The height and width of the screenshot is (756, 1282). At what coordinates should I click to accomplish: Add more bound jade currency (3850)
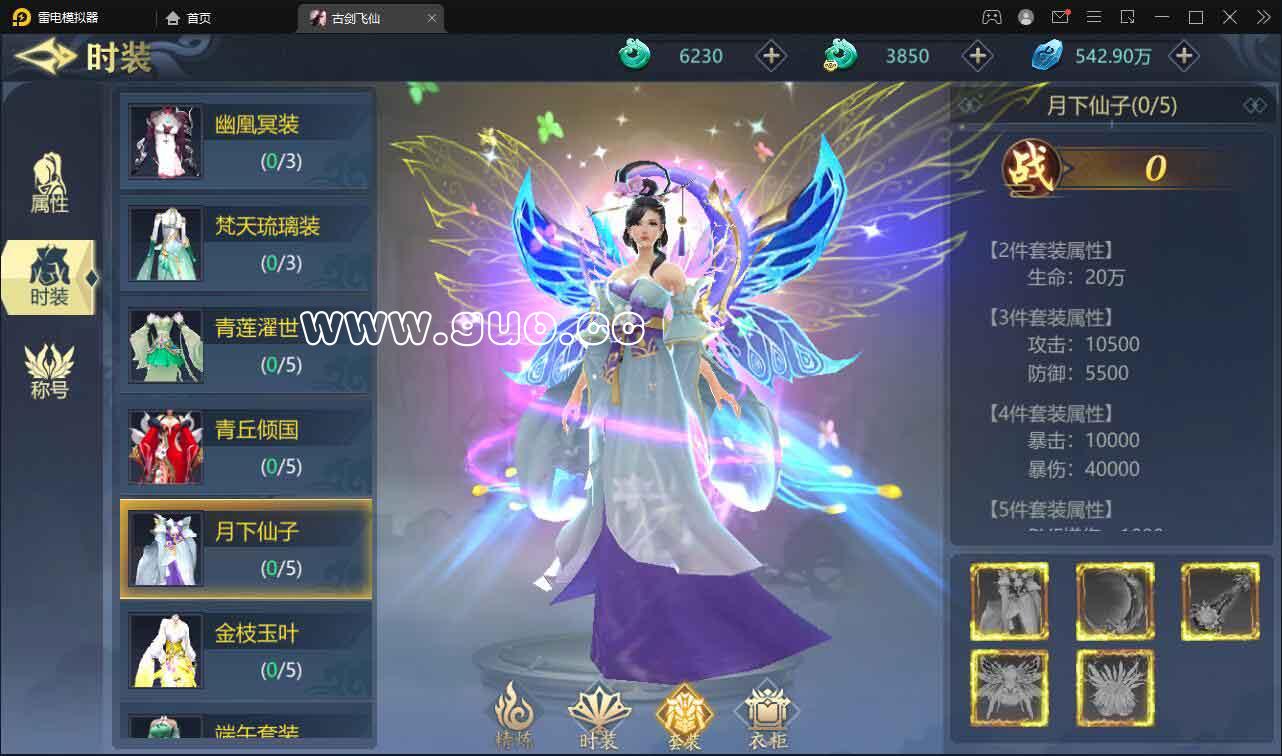(977, 56)
